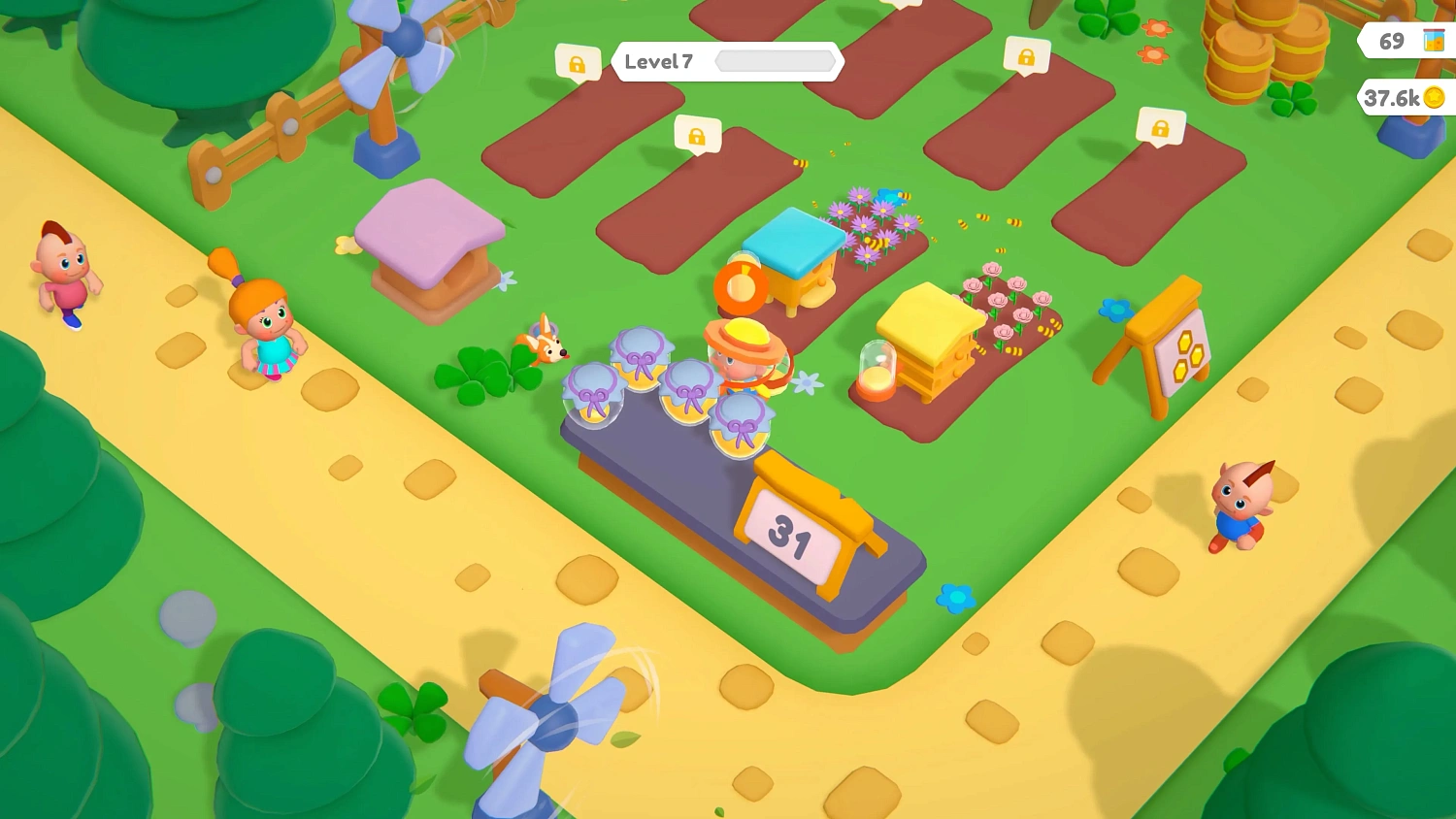The image size is (1456, 819).
Task: Select the Level 7 label
Action: pos(658,61)
